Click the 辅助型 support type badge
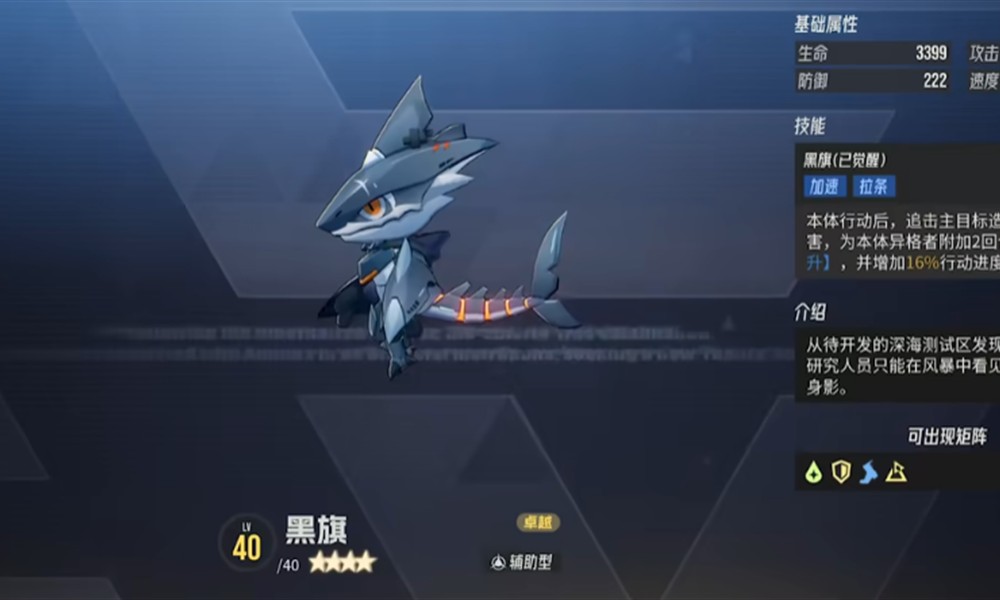The image size is (1000, 600). click(521, 563)
